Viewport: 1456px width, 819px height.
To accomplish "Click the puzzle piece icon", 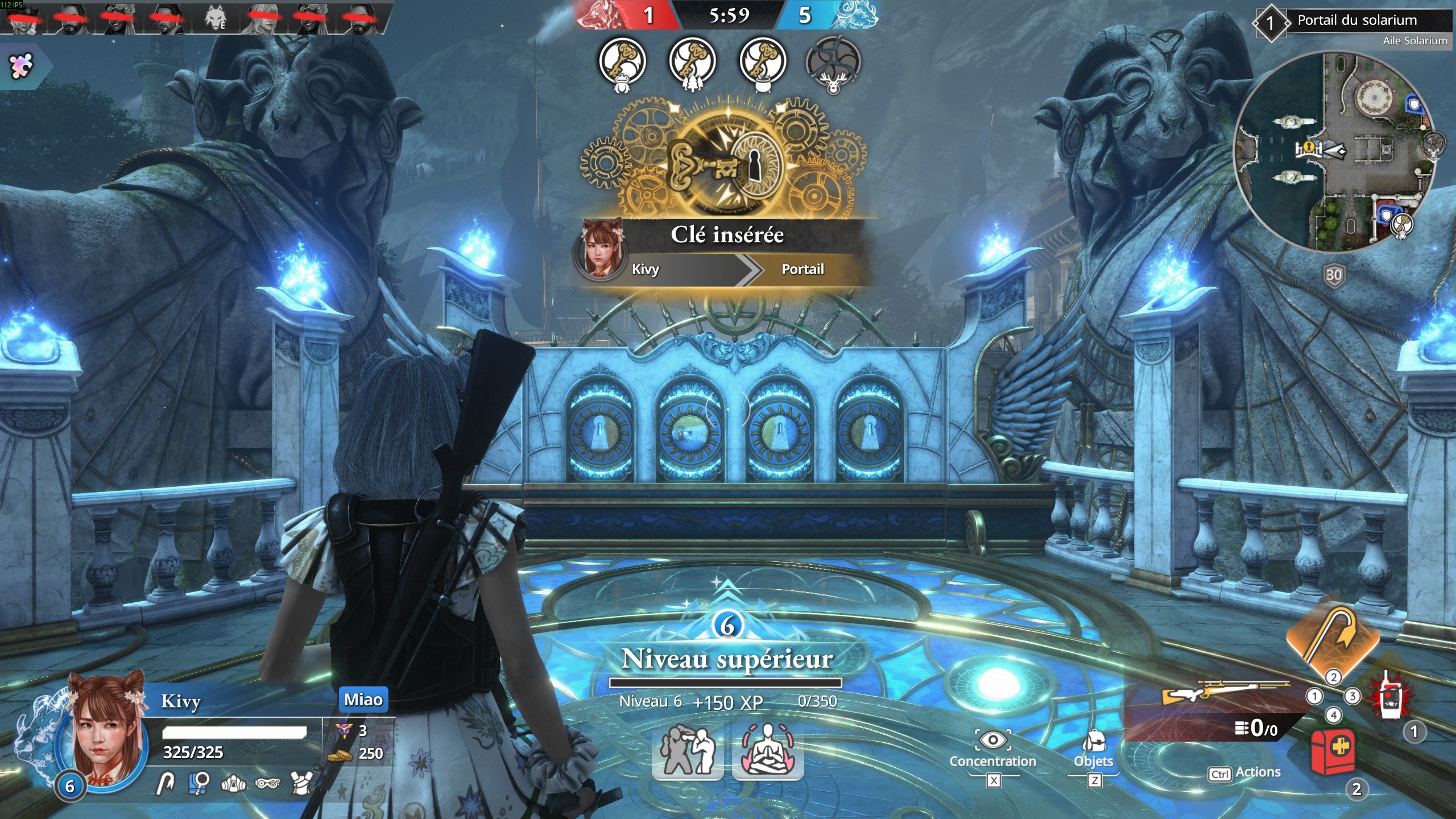I will click(x=22, y=66).
